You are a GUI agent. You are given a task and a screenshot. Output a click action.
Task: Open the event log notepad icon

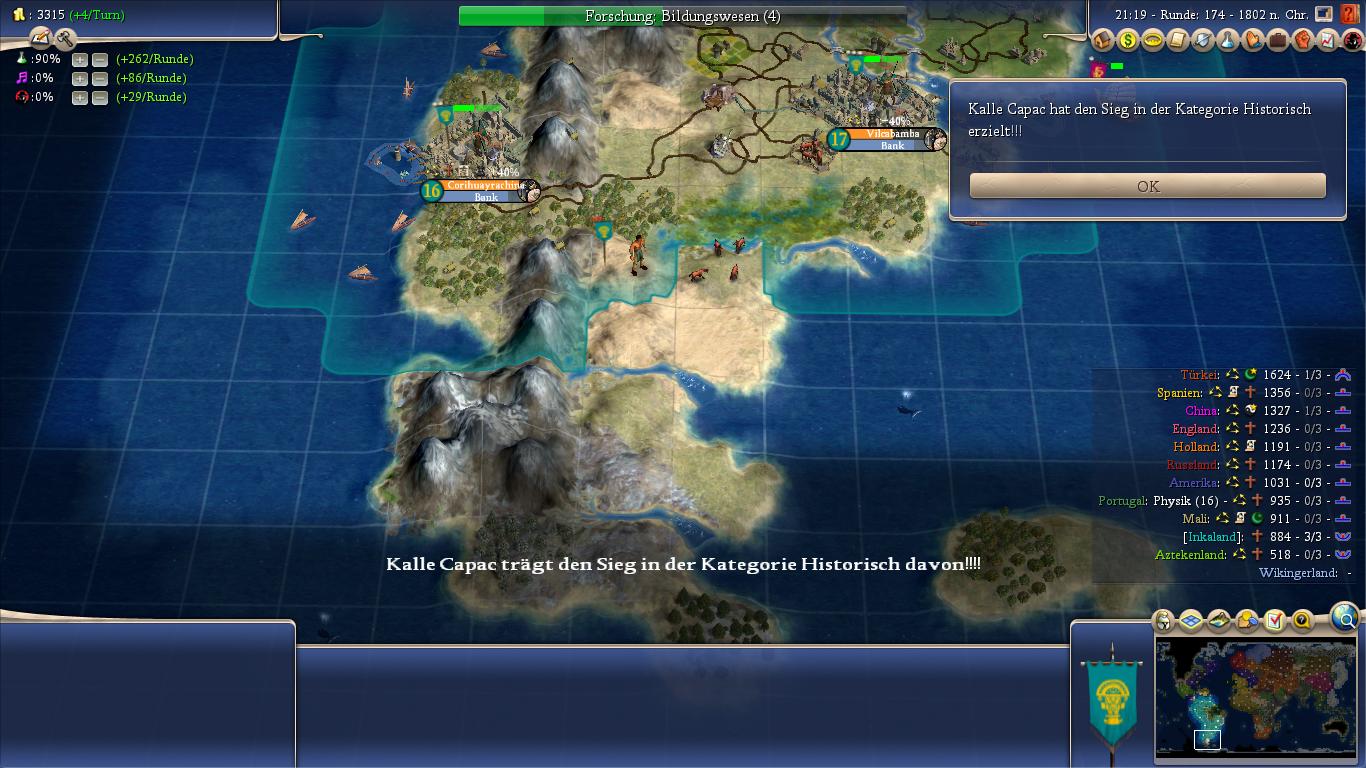pos(41,38)
